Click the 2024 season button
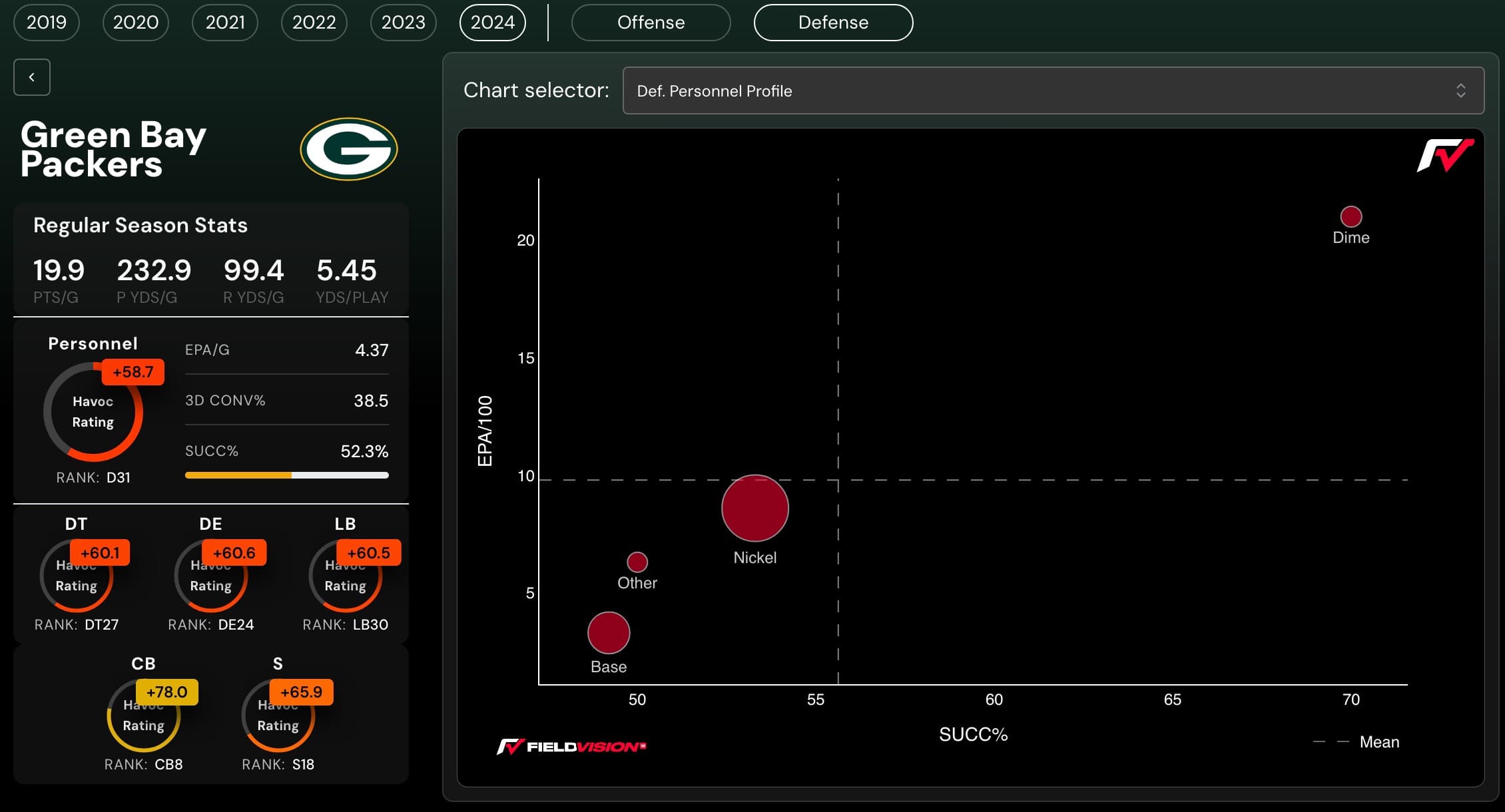The width and height of the screenshot is (1505, 812). [x=492, y=22]
